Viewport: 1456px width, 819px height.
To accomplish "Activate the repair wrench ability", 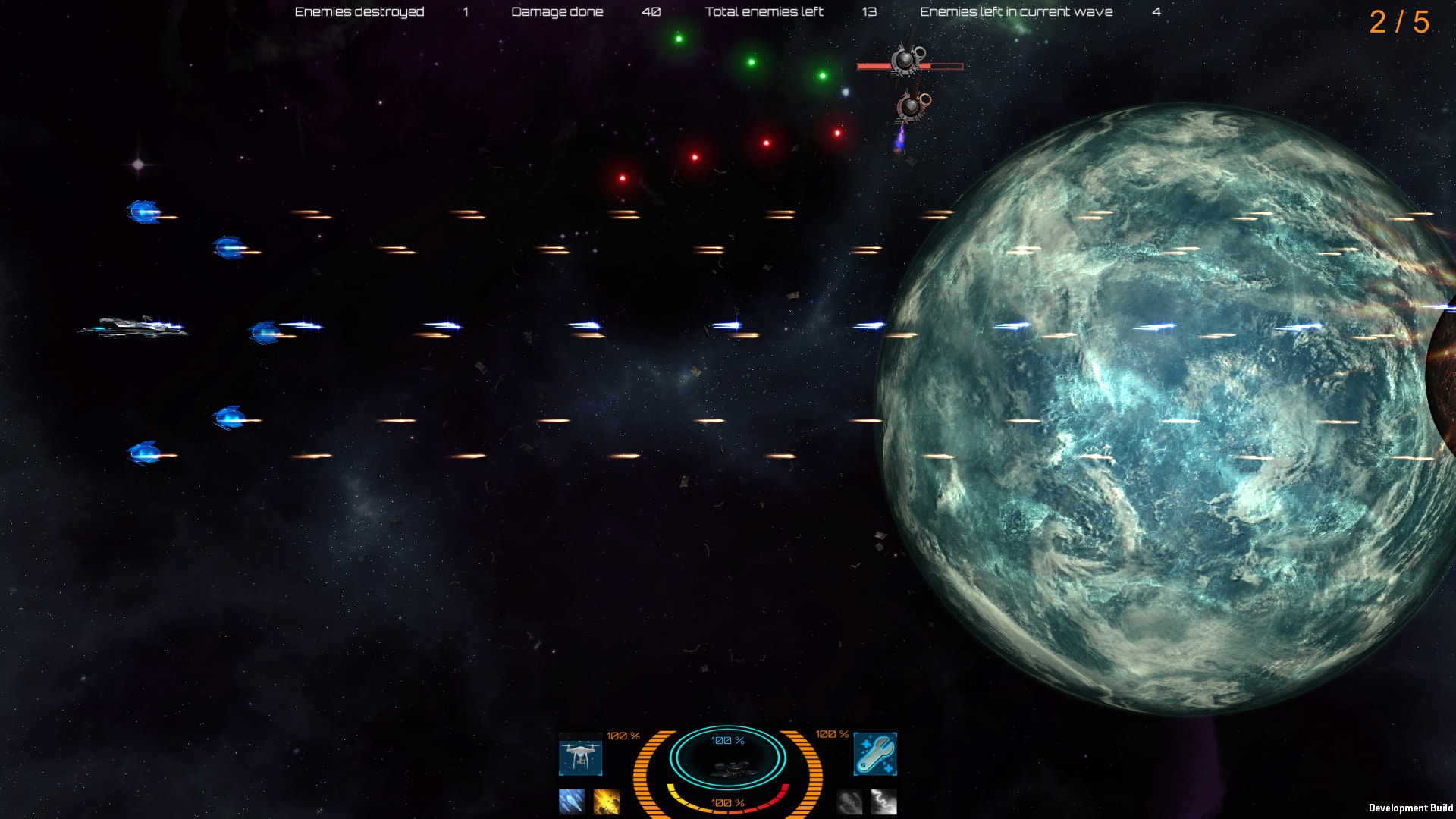I will click(x=874, y=755).
